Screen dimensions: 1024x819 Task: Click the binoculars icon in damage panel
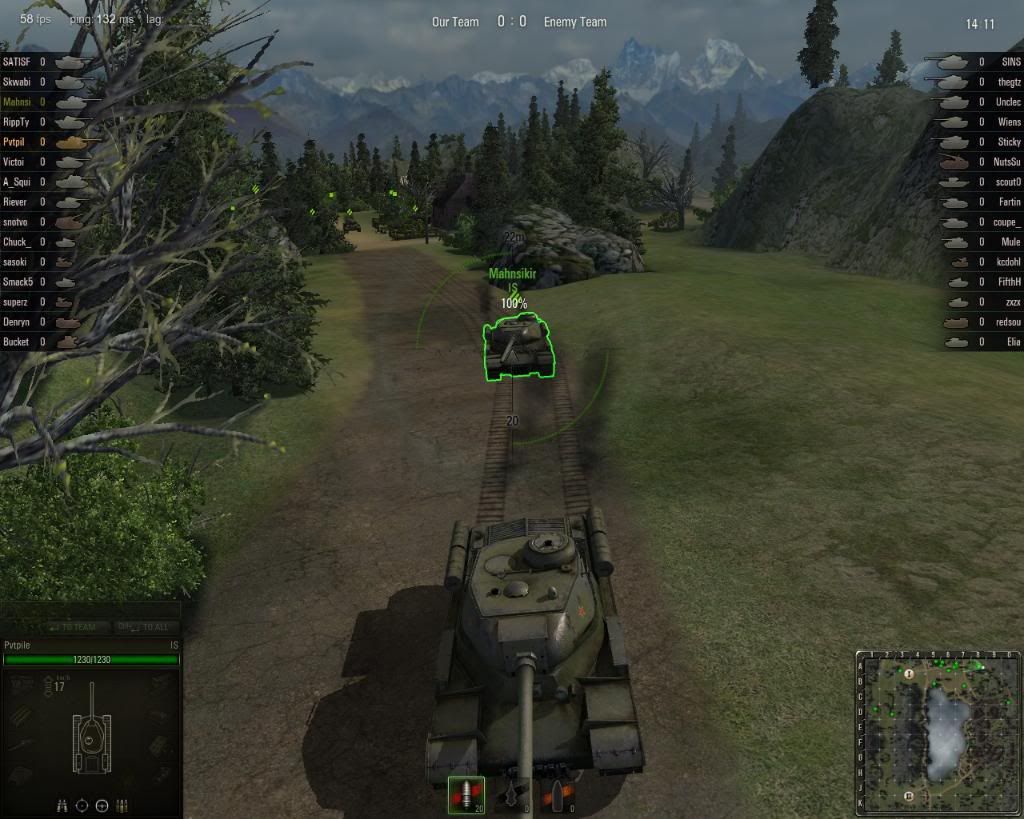[63, 805]
